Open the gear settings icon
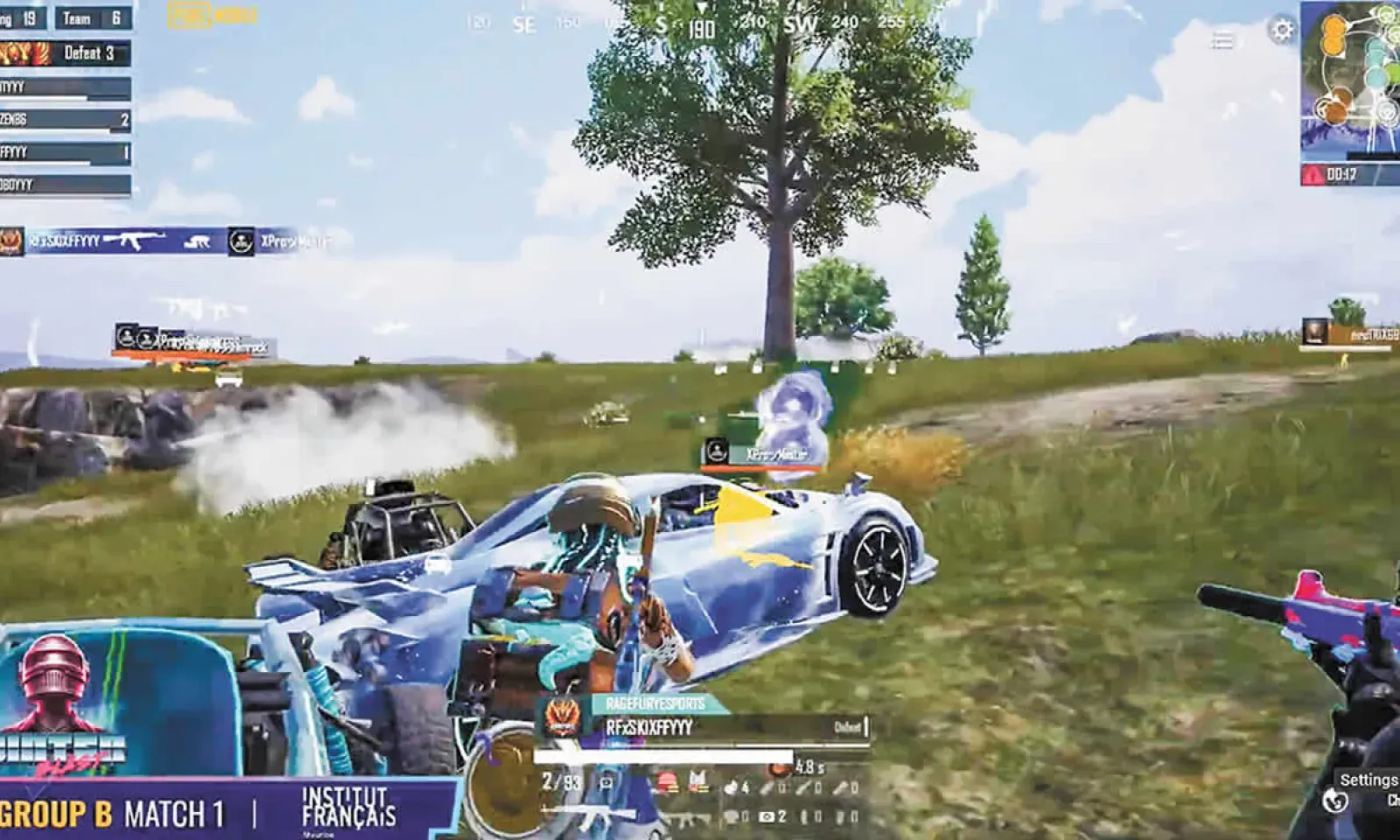Screen dimensions: 1400x840 click(x=1282, y=31)
